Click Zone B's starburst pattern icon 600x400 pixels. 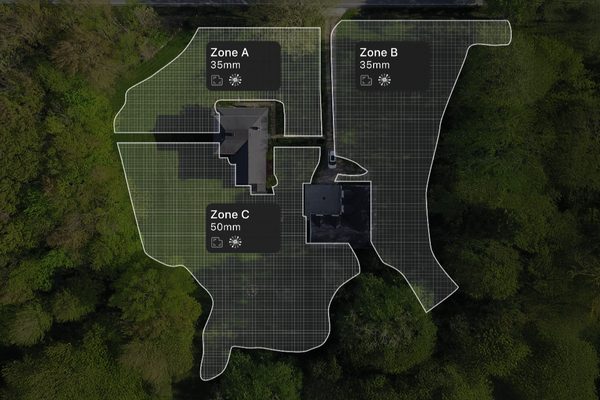tap(386, 80)
